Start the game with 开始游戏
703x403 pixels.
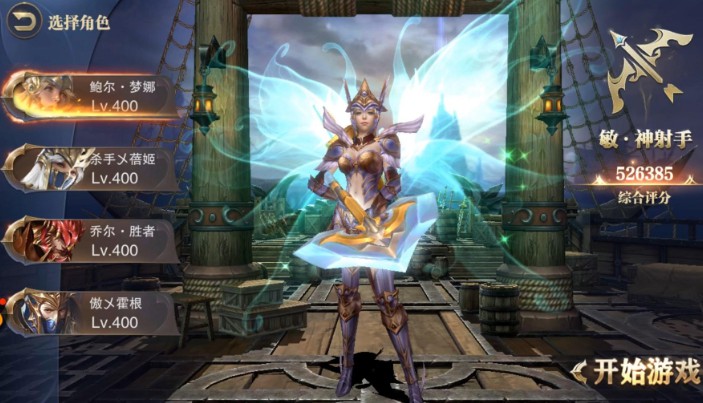640,373
